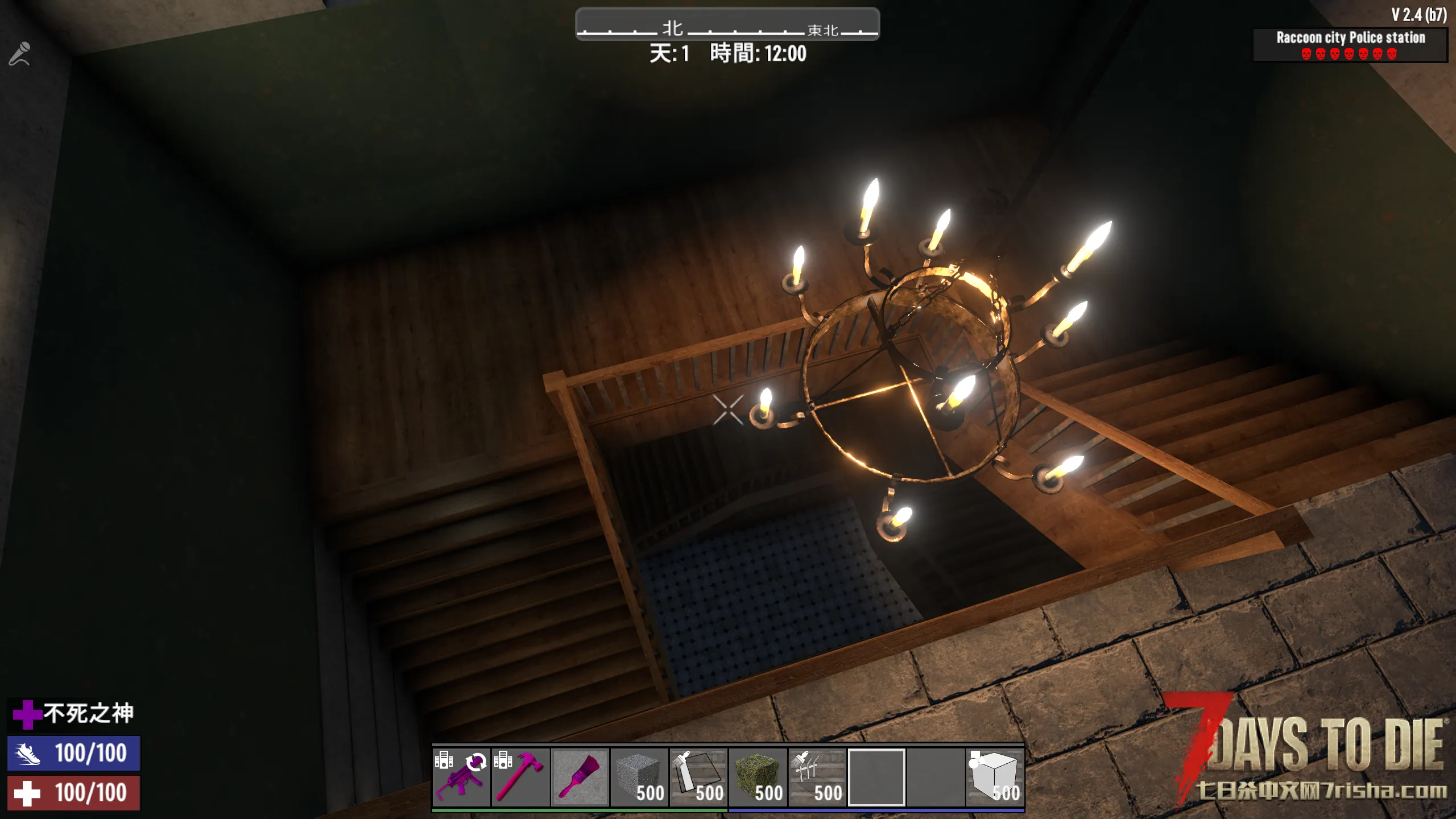Click the purple cross god mode buff
This screenshot has width=1456, height=819.
point(27,714)
